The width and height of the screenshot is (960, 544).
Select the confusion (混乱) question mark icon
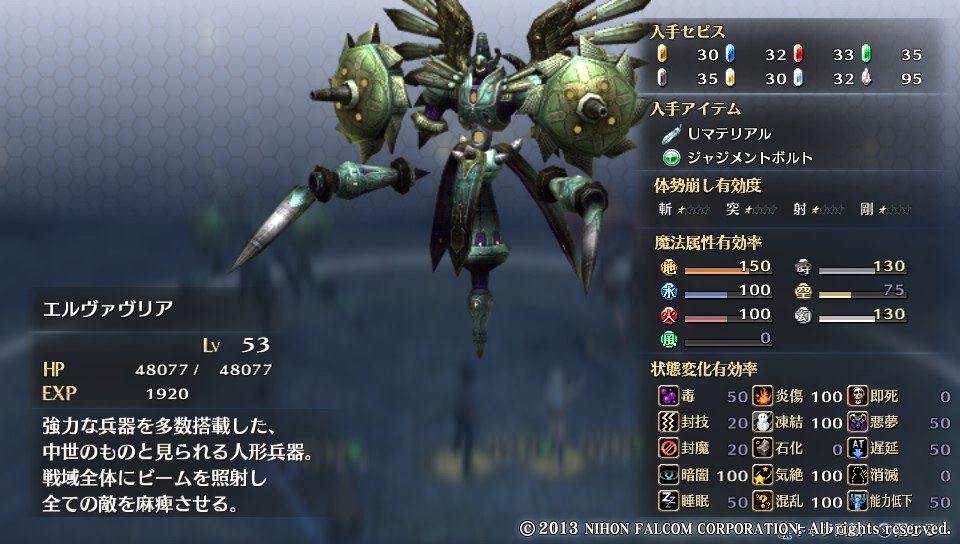763,501
